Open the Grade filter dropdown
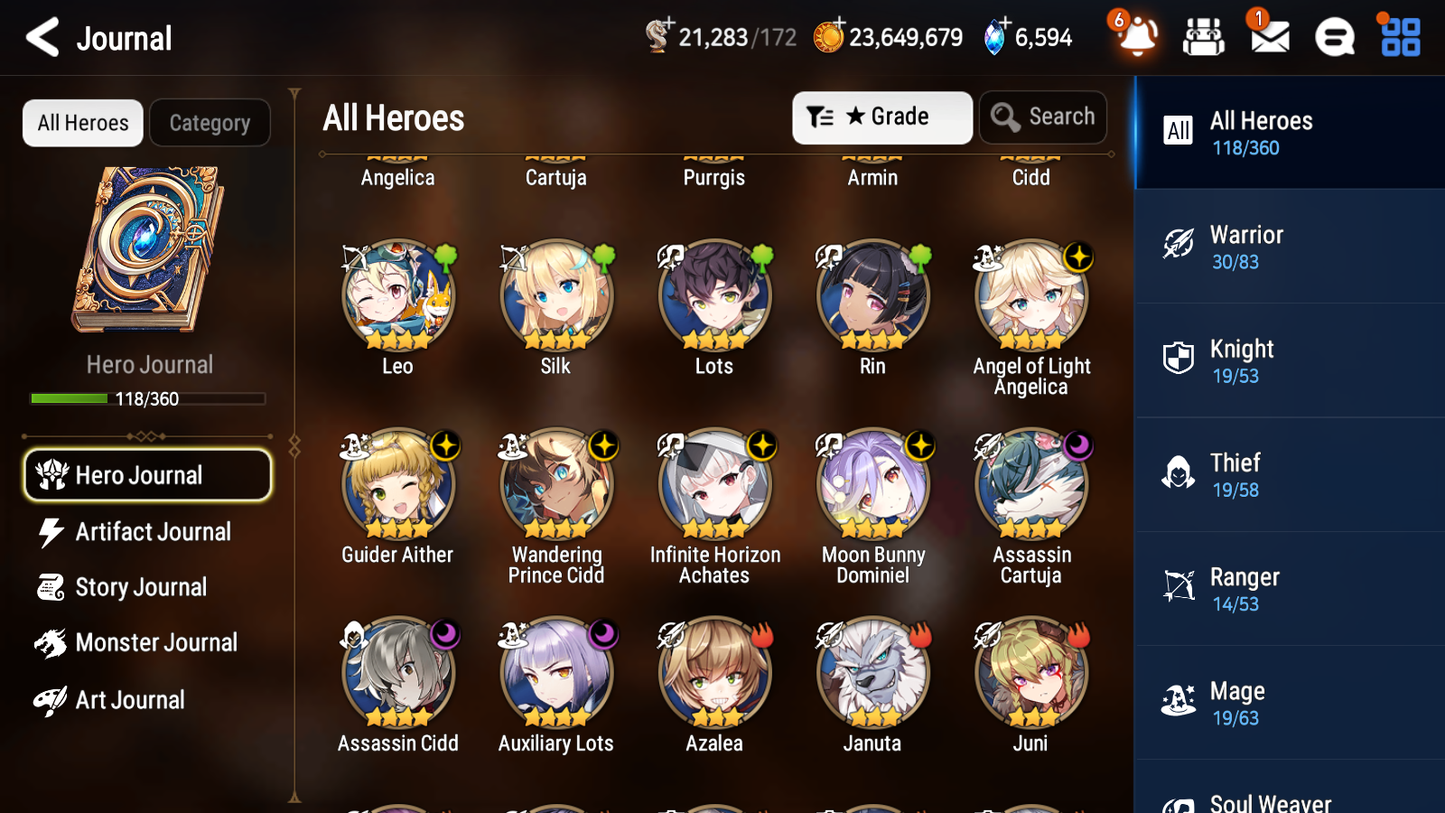This screenshot has width=1445, height=813. point(881,117)
